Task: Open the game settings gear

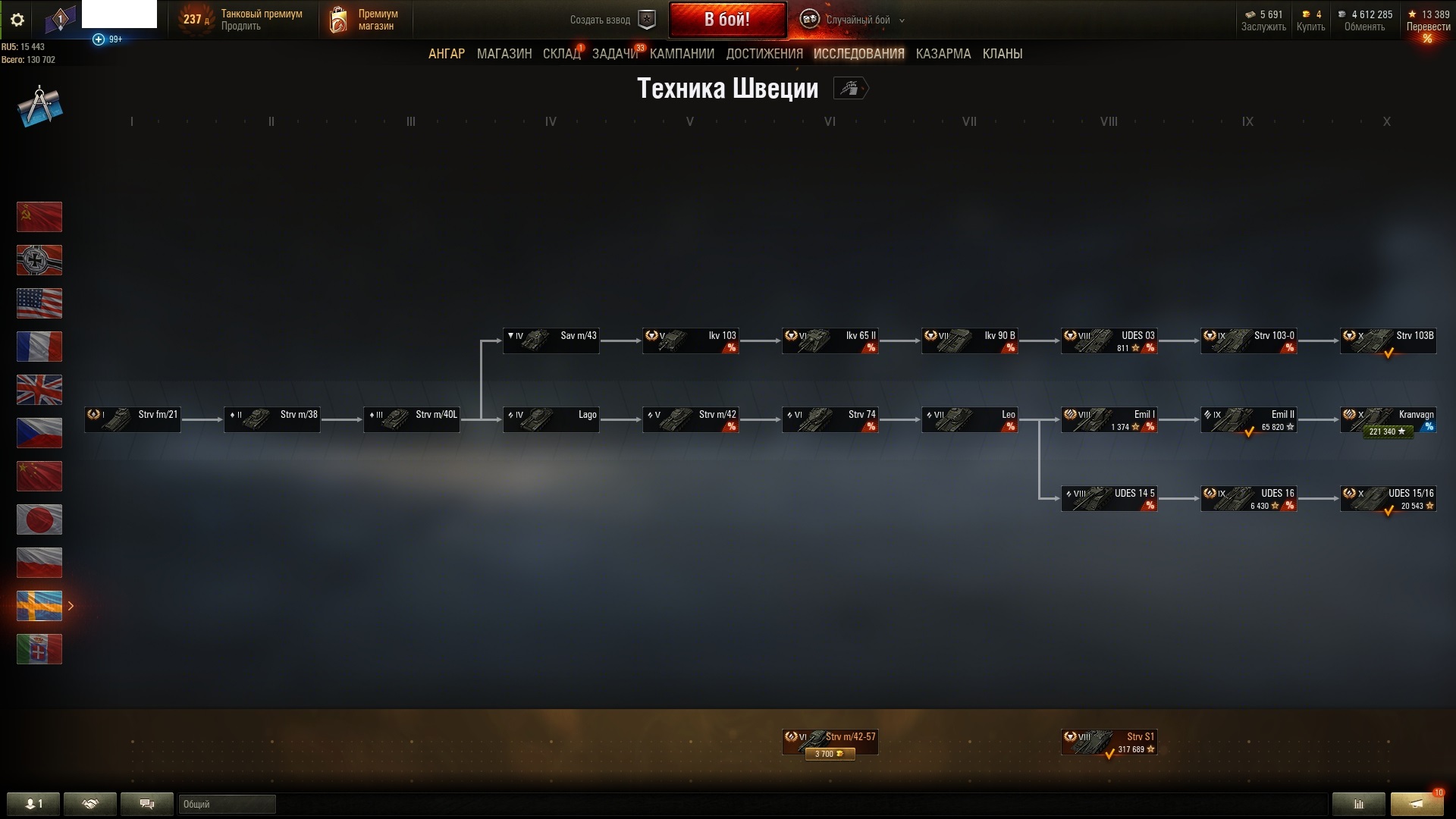Action: click(x=17, y=20)
